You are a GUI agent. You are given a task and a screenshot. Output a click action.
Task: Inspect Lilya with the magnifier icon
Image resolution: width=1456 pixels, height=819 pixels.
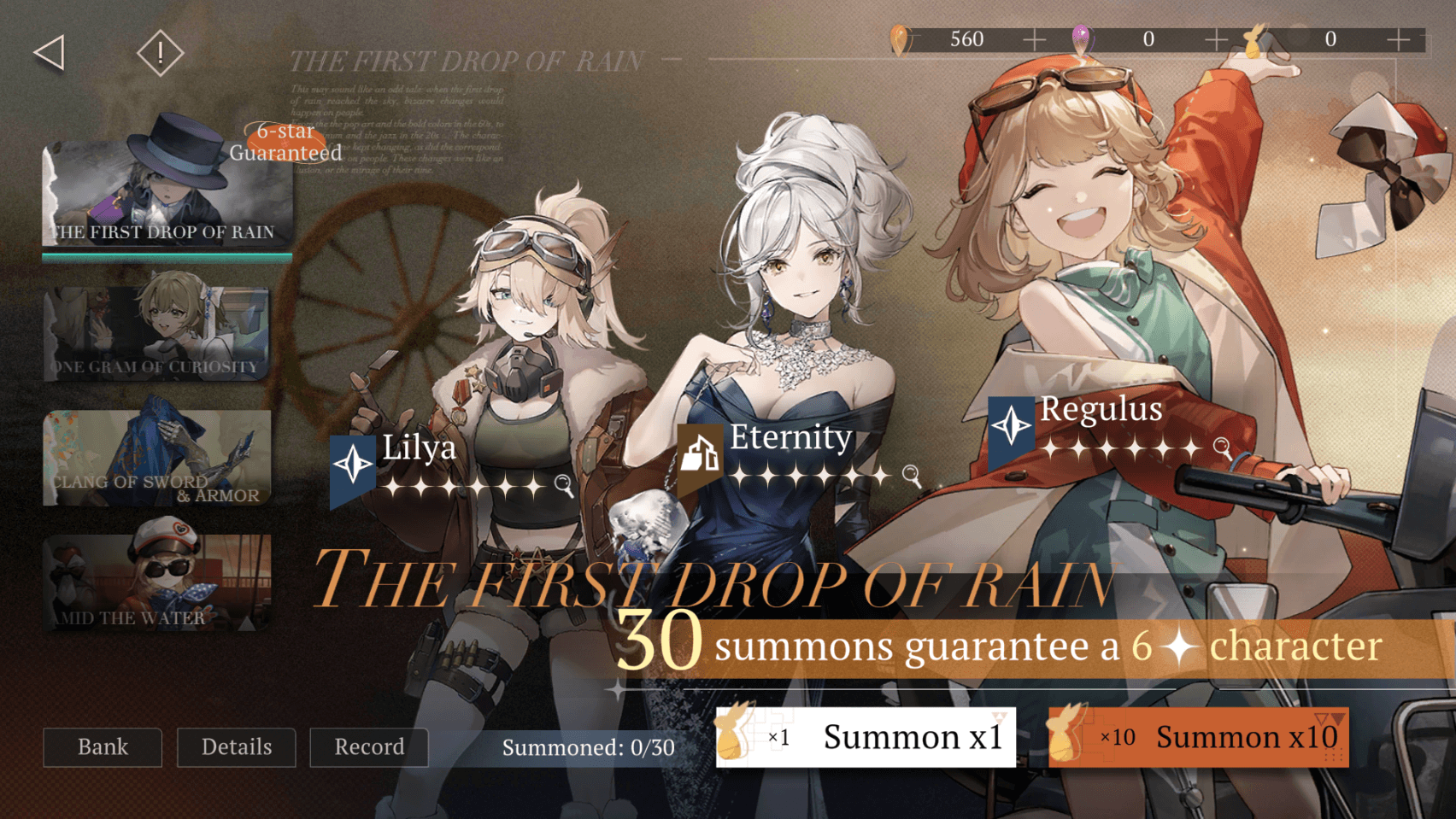tap(563, 485)
